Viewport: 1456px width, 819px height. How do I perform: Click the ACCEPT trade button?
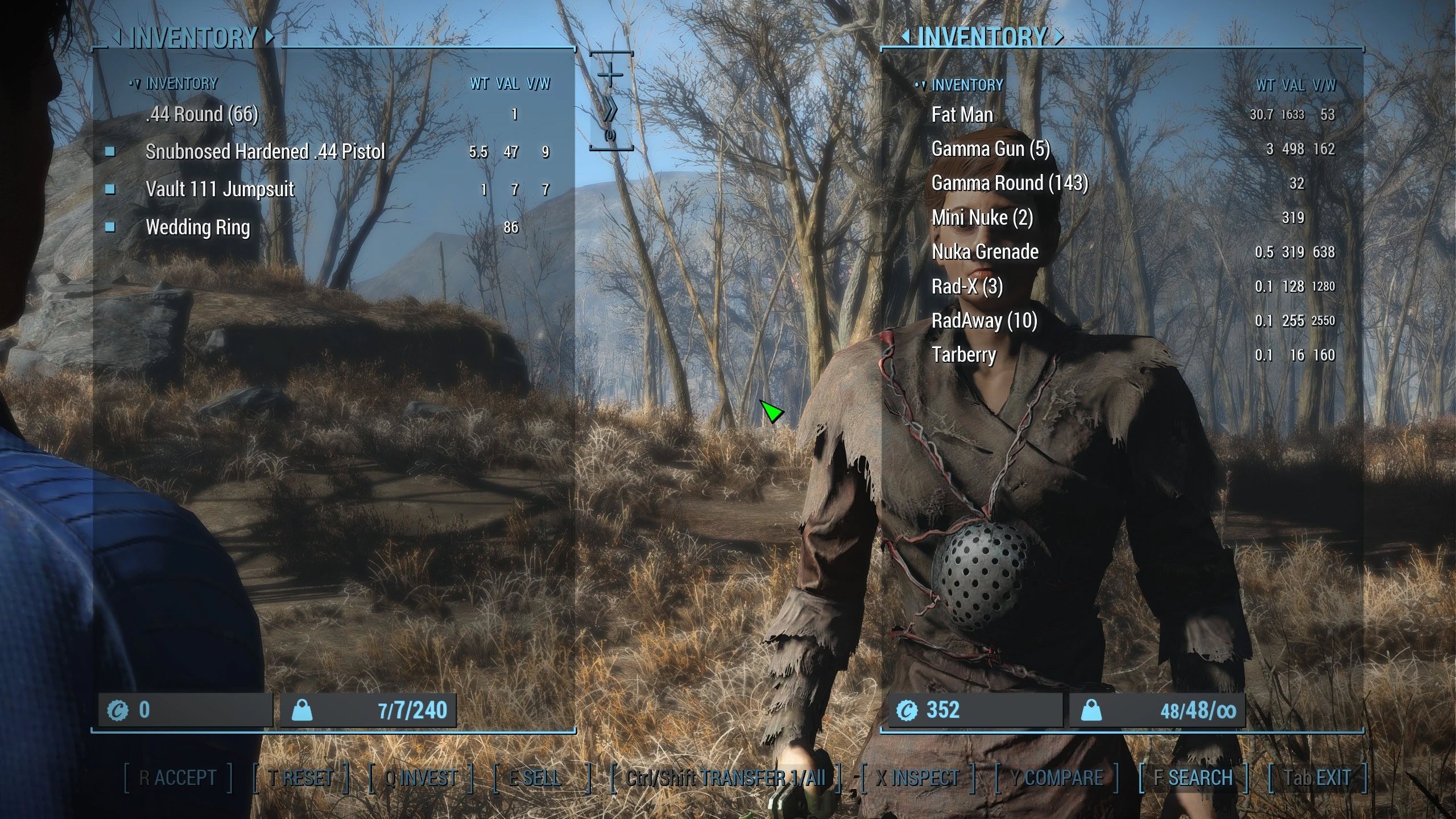coord(178,778)
